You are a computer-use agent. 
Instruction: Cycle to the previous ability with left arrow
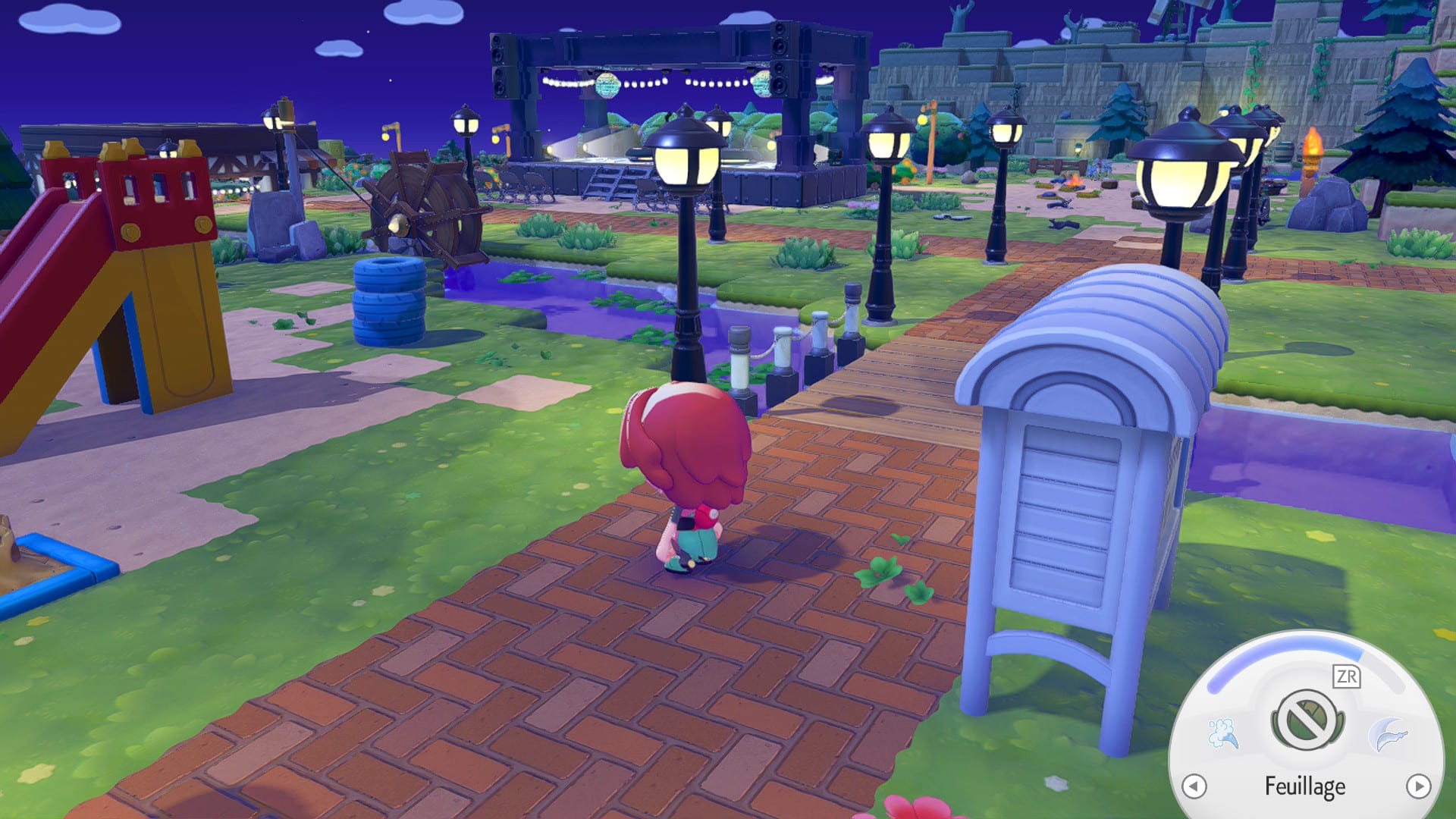[x=1194, y=786]
